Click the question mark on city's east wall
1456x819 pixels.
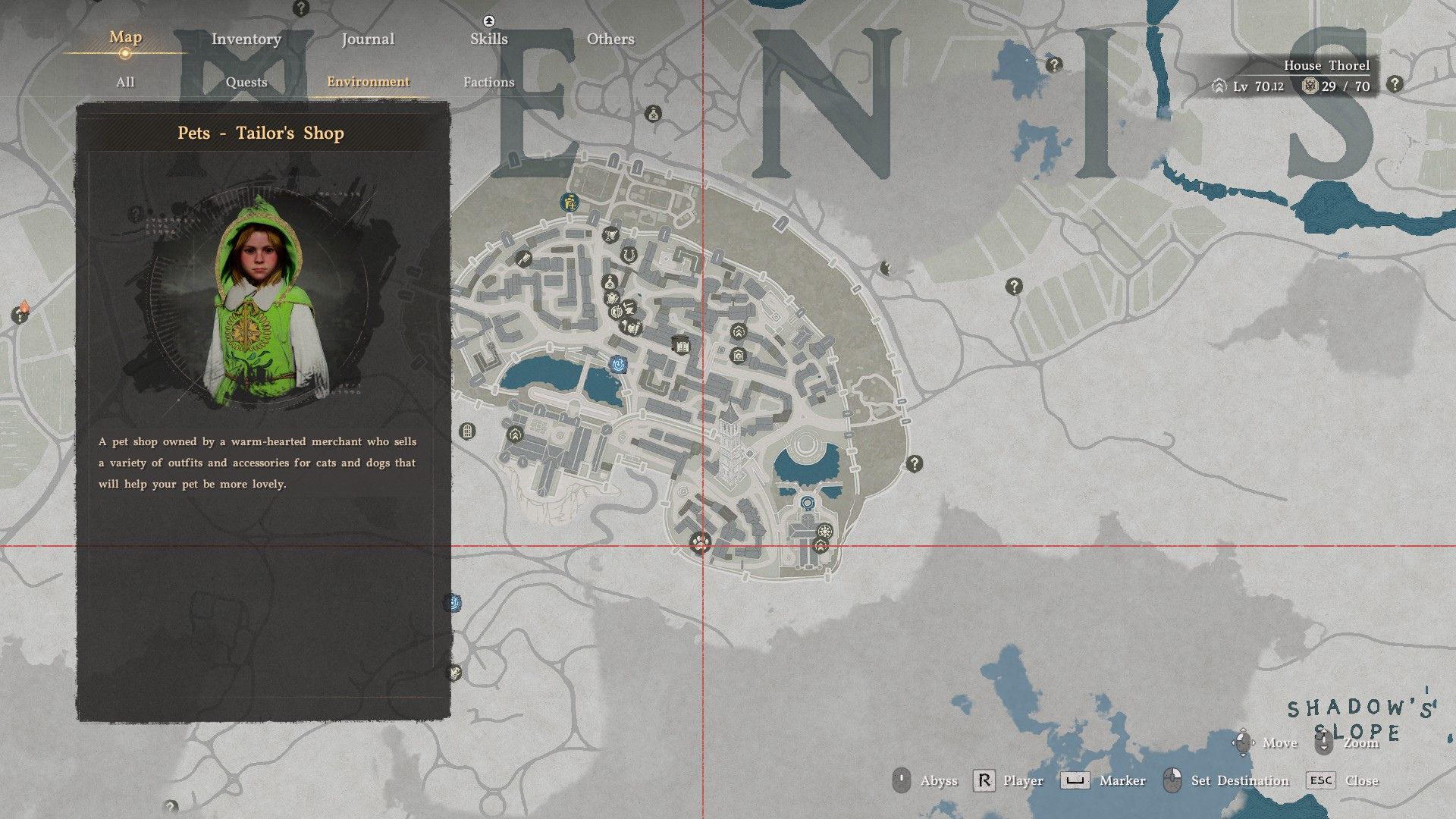(x=915, y=463)
